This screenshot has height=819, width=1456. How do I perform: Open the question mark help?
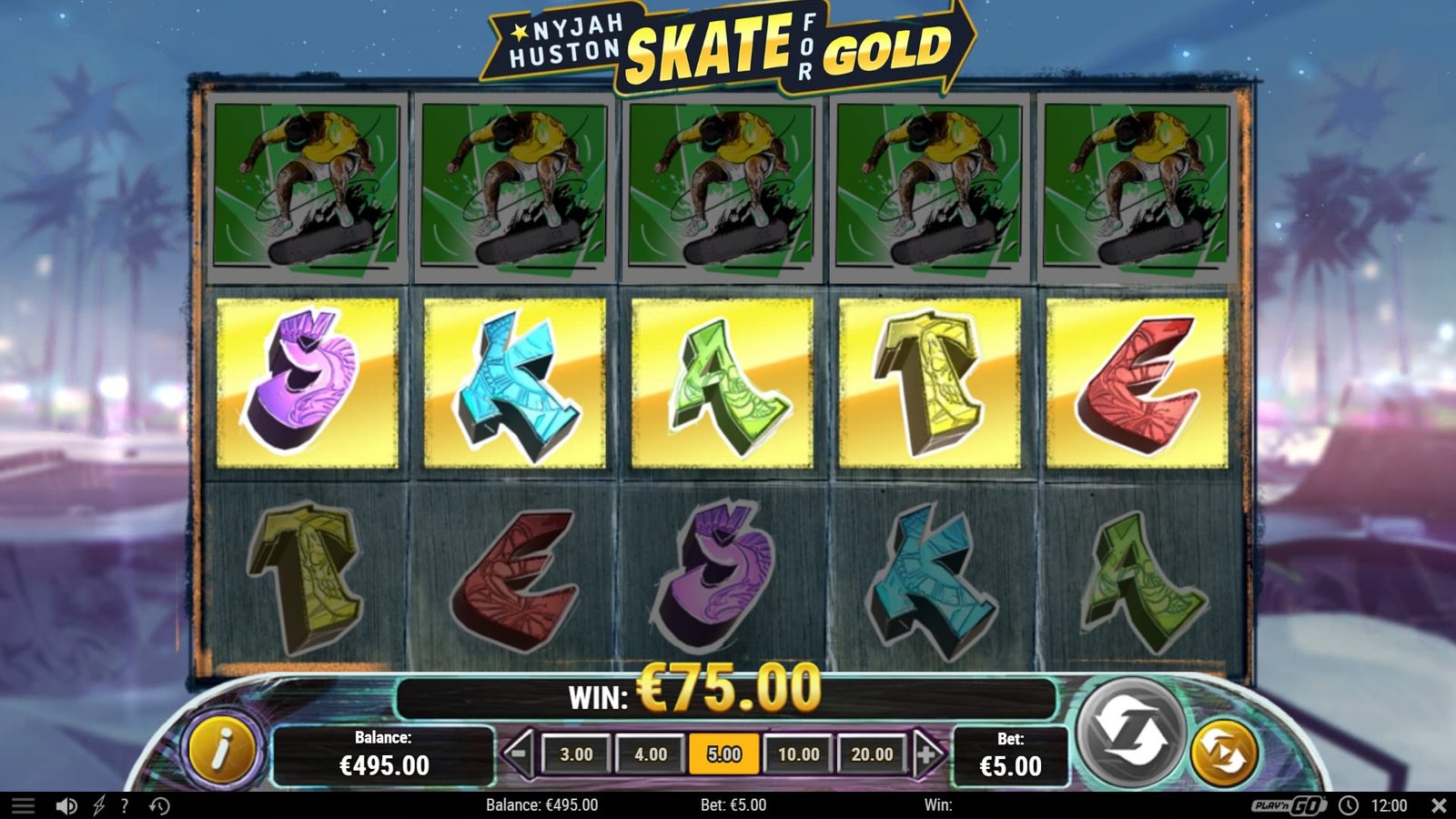coord(124,805)
